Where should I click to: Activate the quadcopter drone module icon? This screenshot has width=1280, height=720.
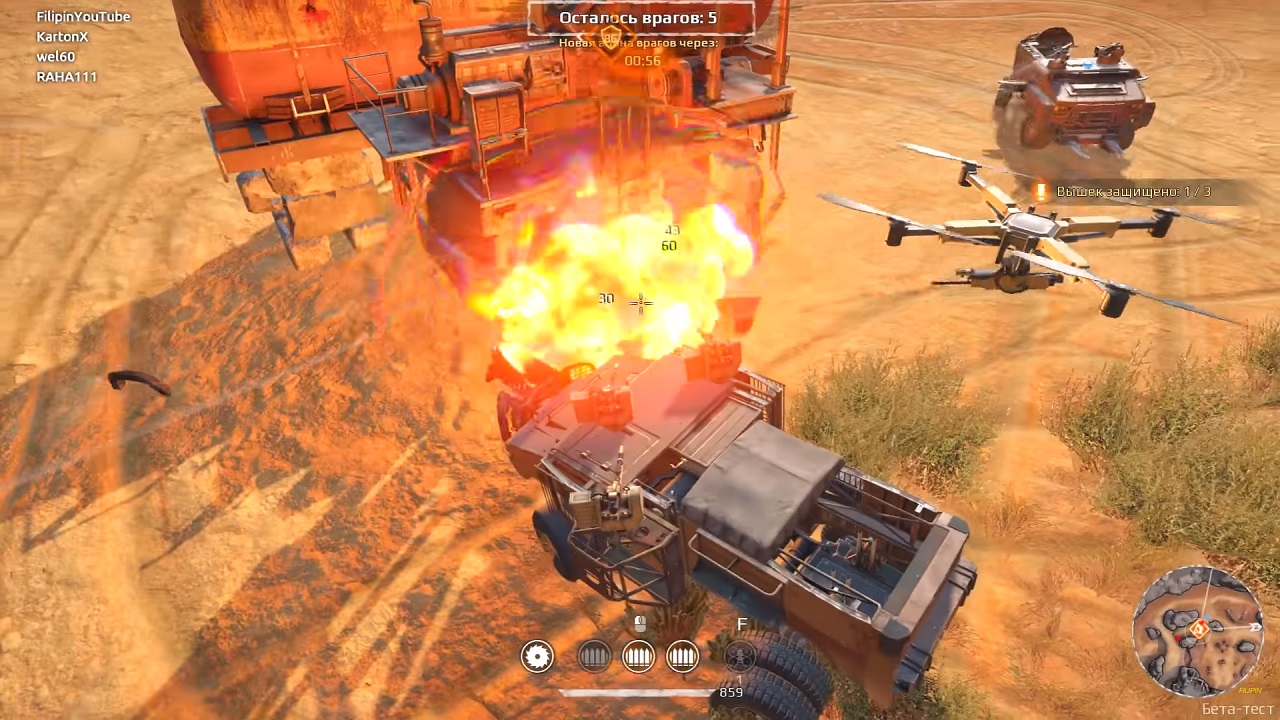click(x=740, y=656)
